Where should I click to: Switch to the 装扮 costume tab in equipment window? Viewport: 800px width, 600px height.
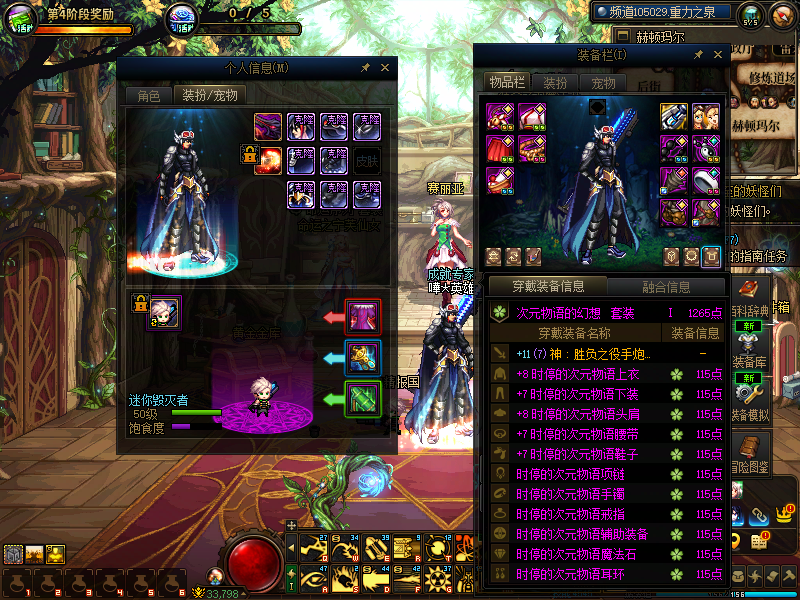pos(555,83)
